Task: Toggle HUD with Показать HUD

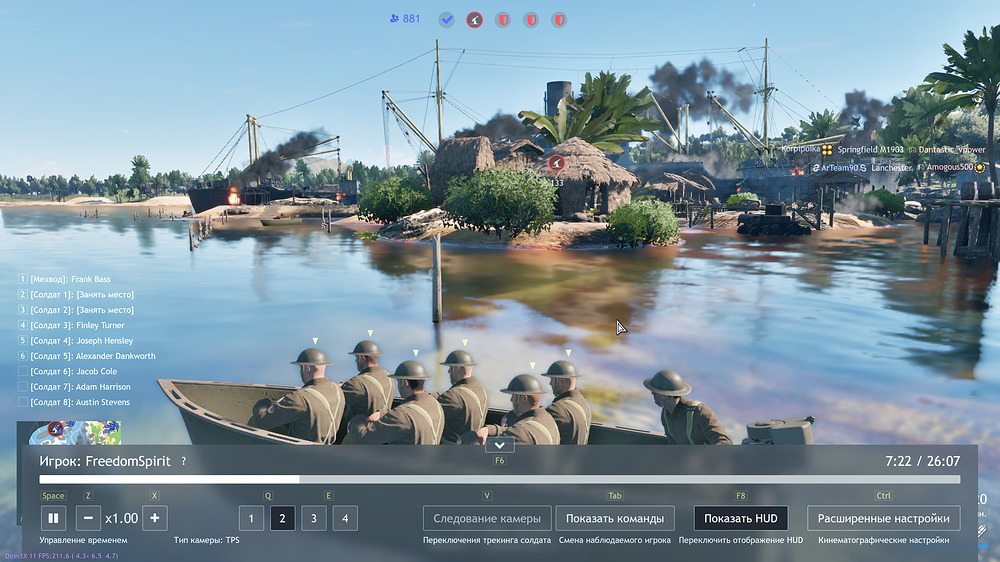Action: pyautogui.click(x=740, y=518)
